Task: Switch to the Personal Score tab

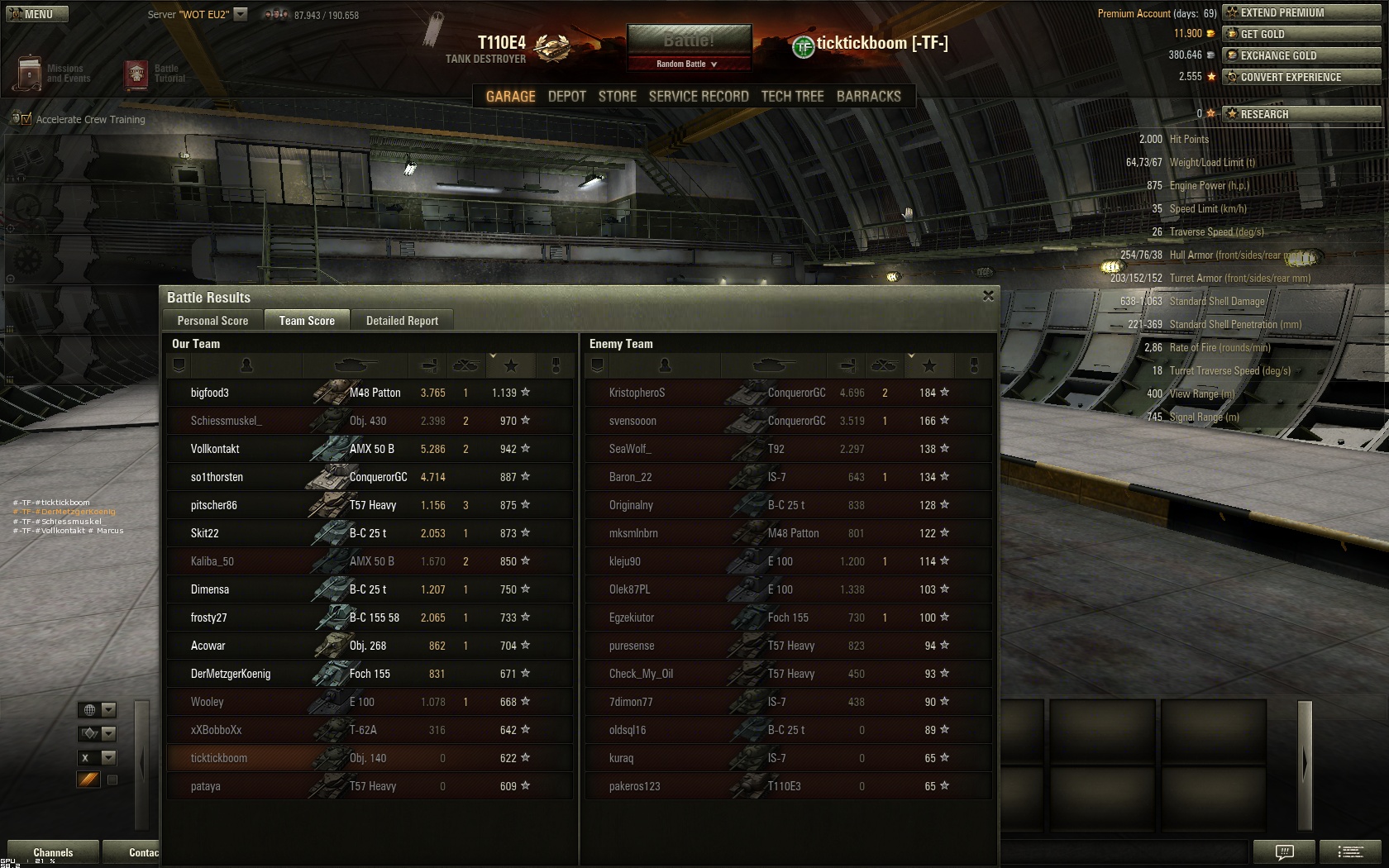Action: click(212, 321)
